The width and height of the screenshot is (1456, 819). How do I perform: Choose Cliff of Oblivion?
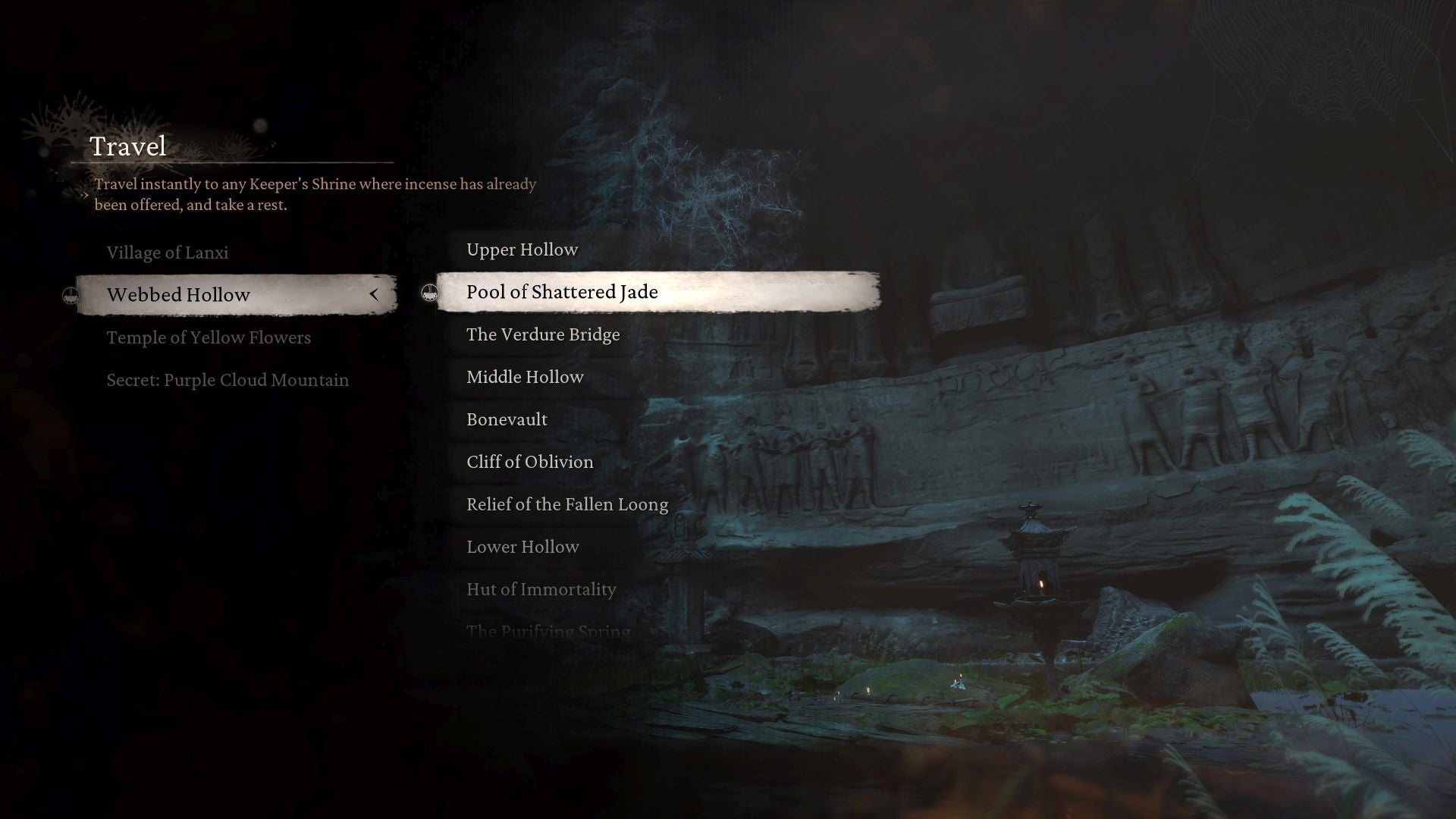point(529,462)
